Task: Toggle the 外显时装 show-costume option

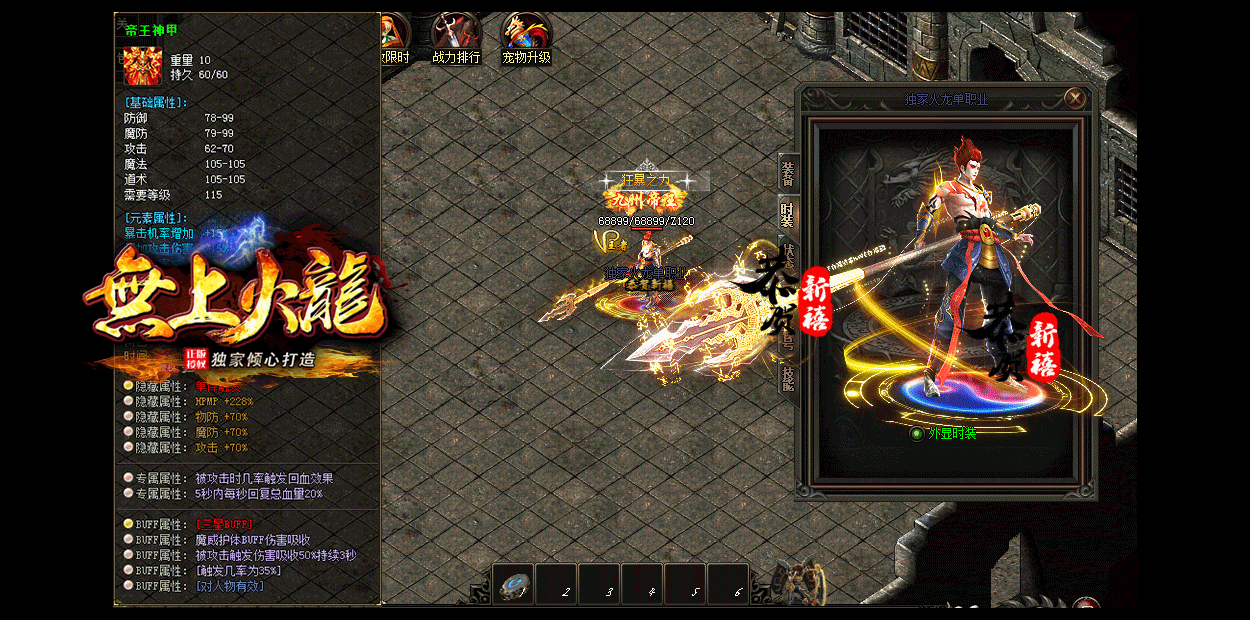Action: pyautogui.click(x=916, y=434)
